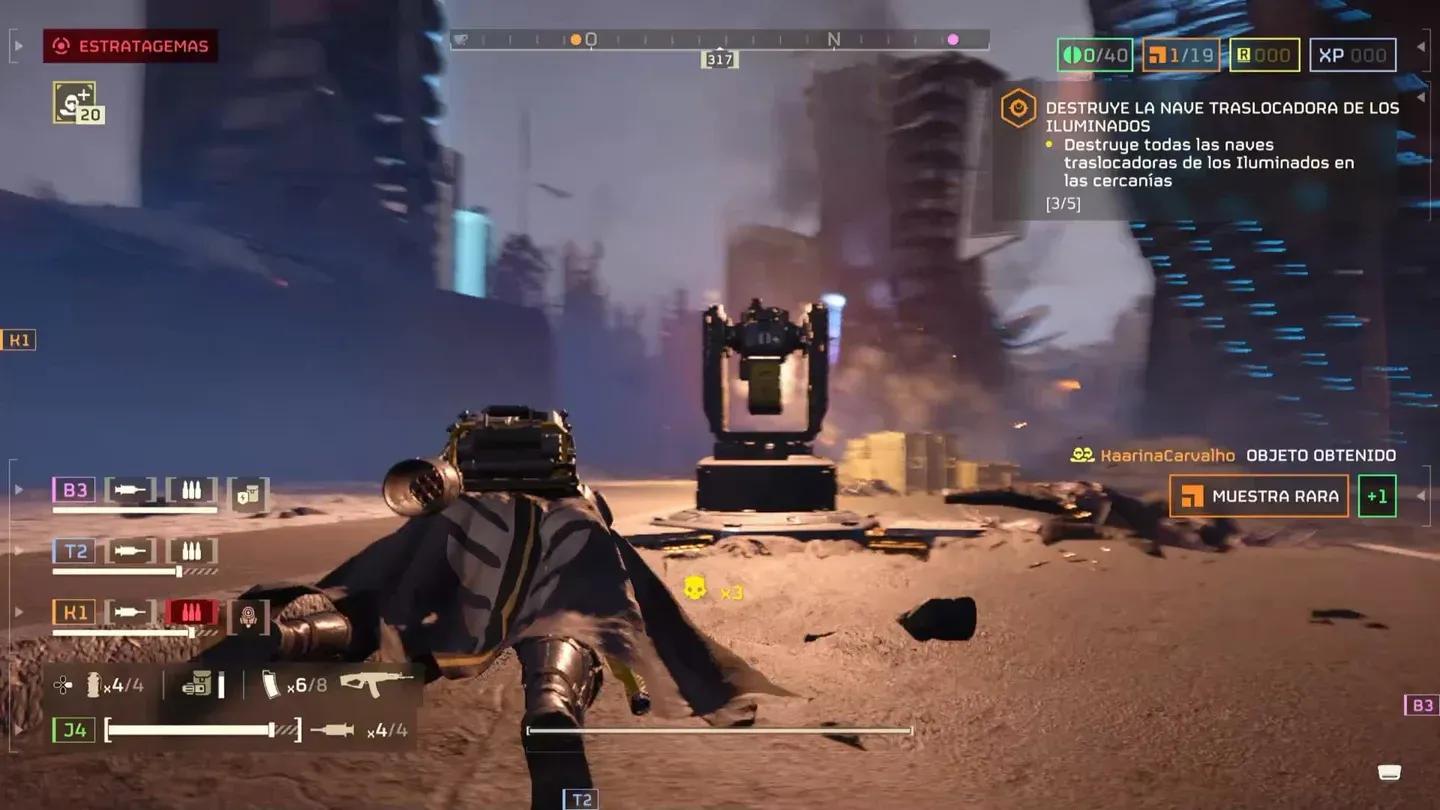Click the compass heading marker at 317
The image size is (1440, 810).
[x=720, y=58]
